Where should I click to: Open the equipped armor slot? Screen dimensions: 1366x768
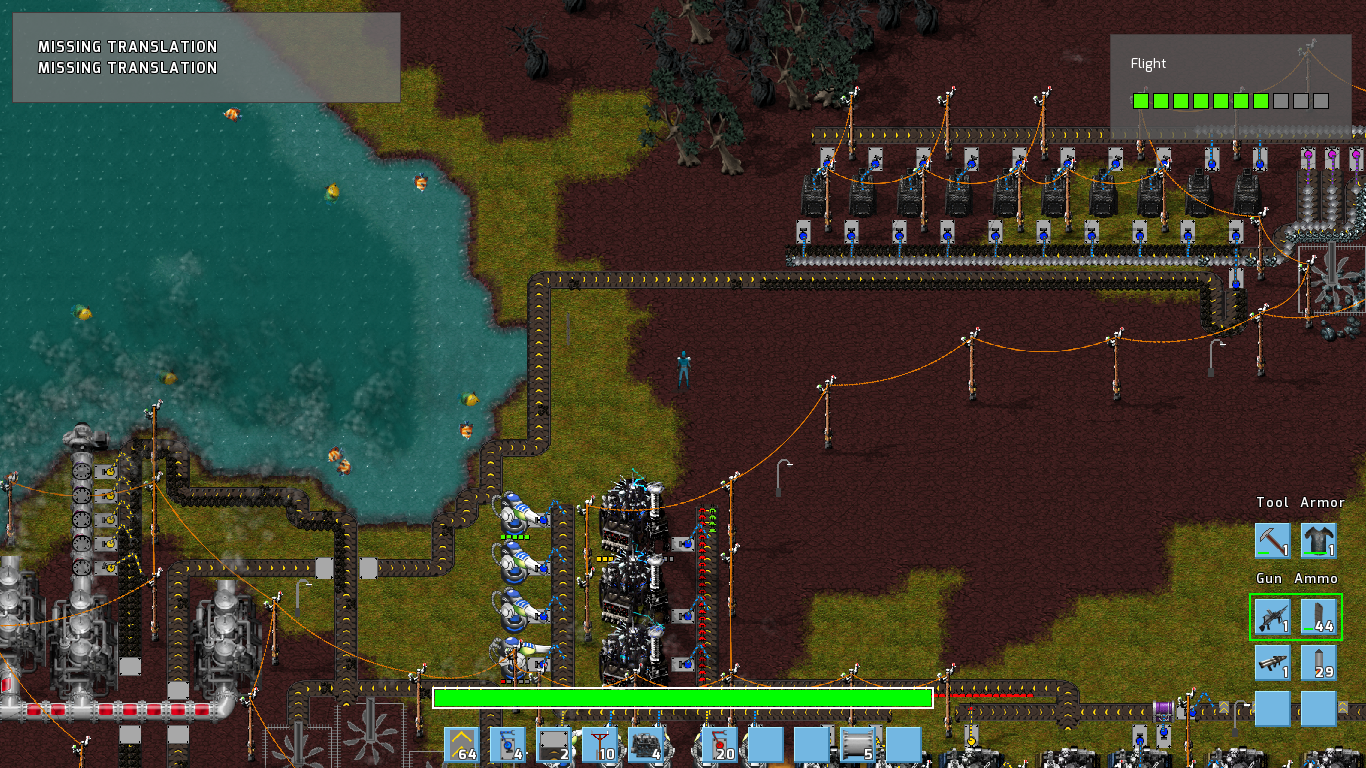click(x=1319, y=541)
